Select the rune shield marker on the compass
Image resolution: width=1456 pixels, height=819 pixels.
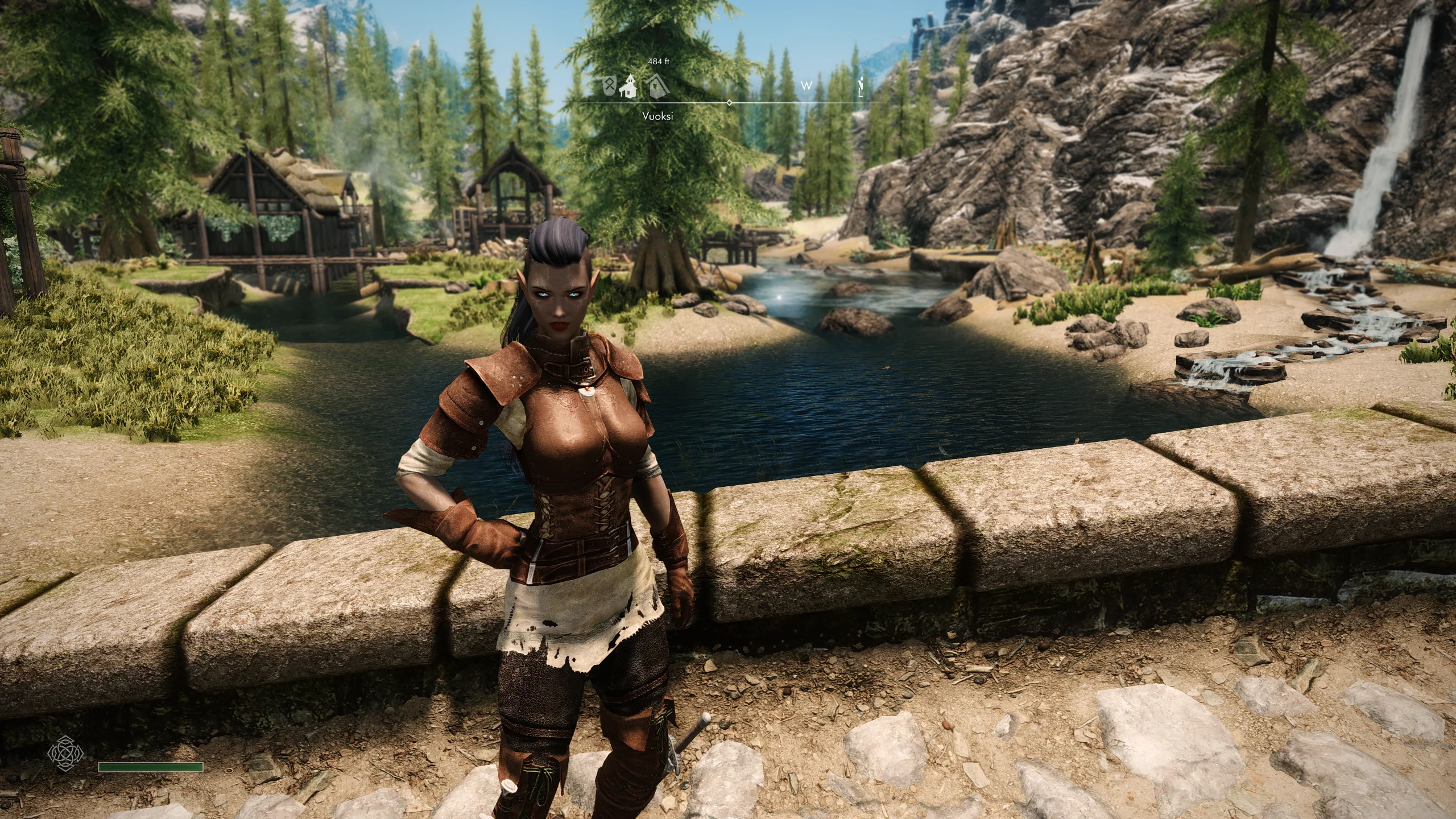pos(610,86)
